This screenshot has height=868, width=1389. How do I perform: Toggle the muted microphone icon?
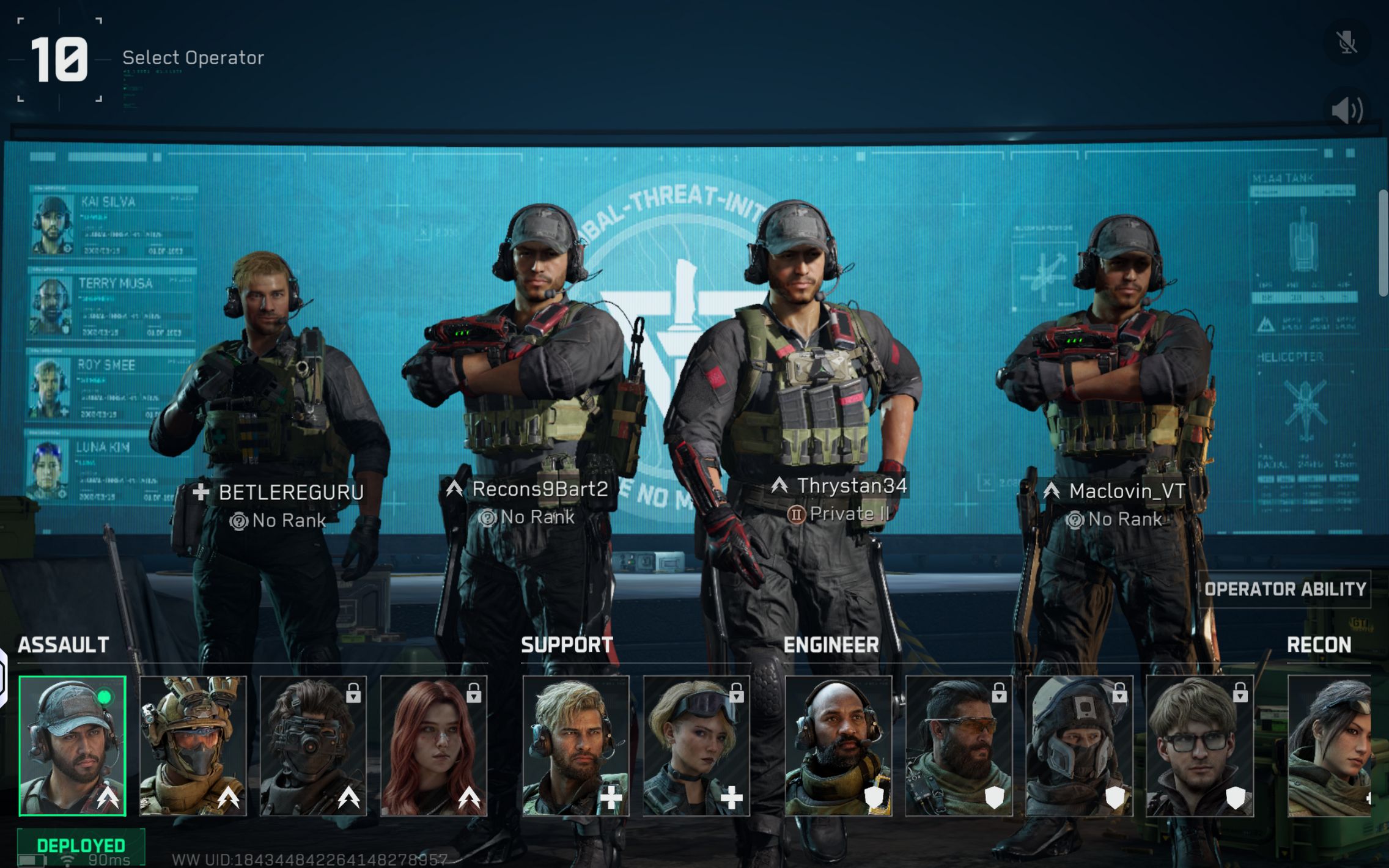click(x=1347, y=42)
